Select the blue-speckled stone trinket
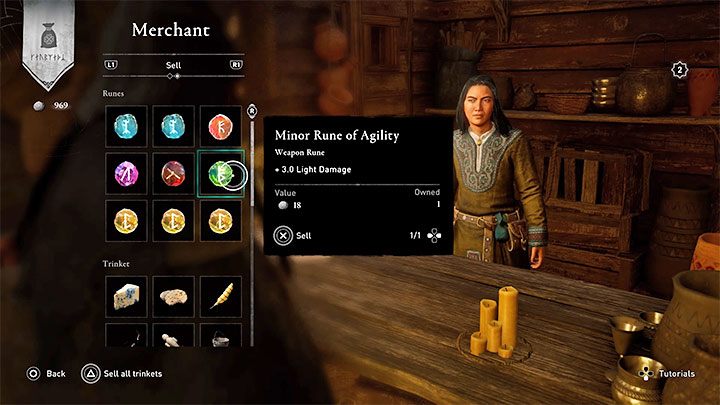The image size is (720, 405). 125,295
